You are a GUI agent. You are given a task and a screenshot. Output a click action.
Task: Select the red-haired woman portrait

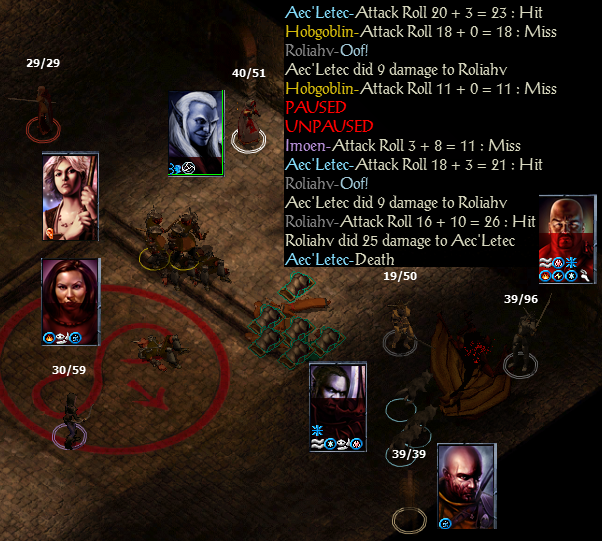pyautogui.click(x=70, y=296)
